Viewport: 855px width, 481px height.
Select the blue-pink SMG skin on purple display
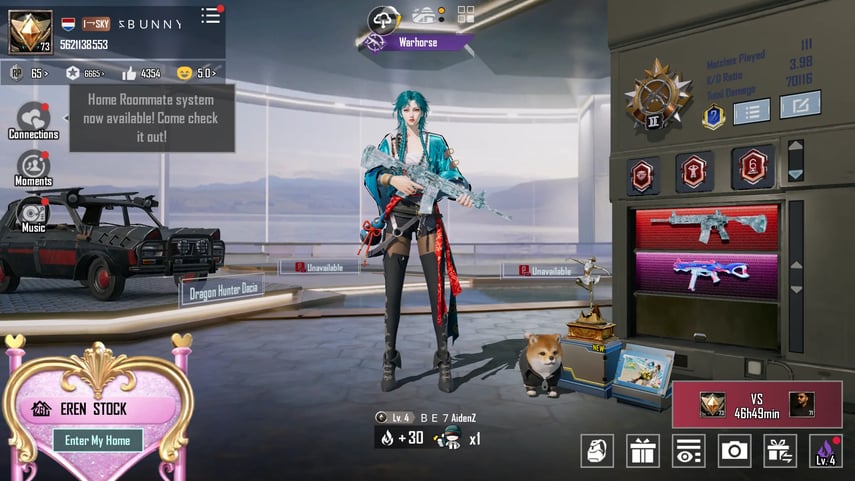point(706,273)
